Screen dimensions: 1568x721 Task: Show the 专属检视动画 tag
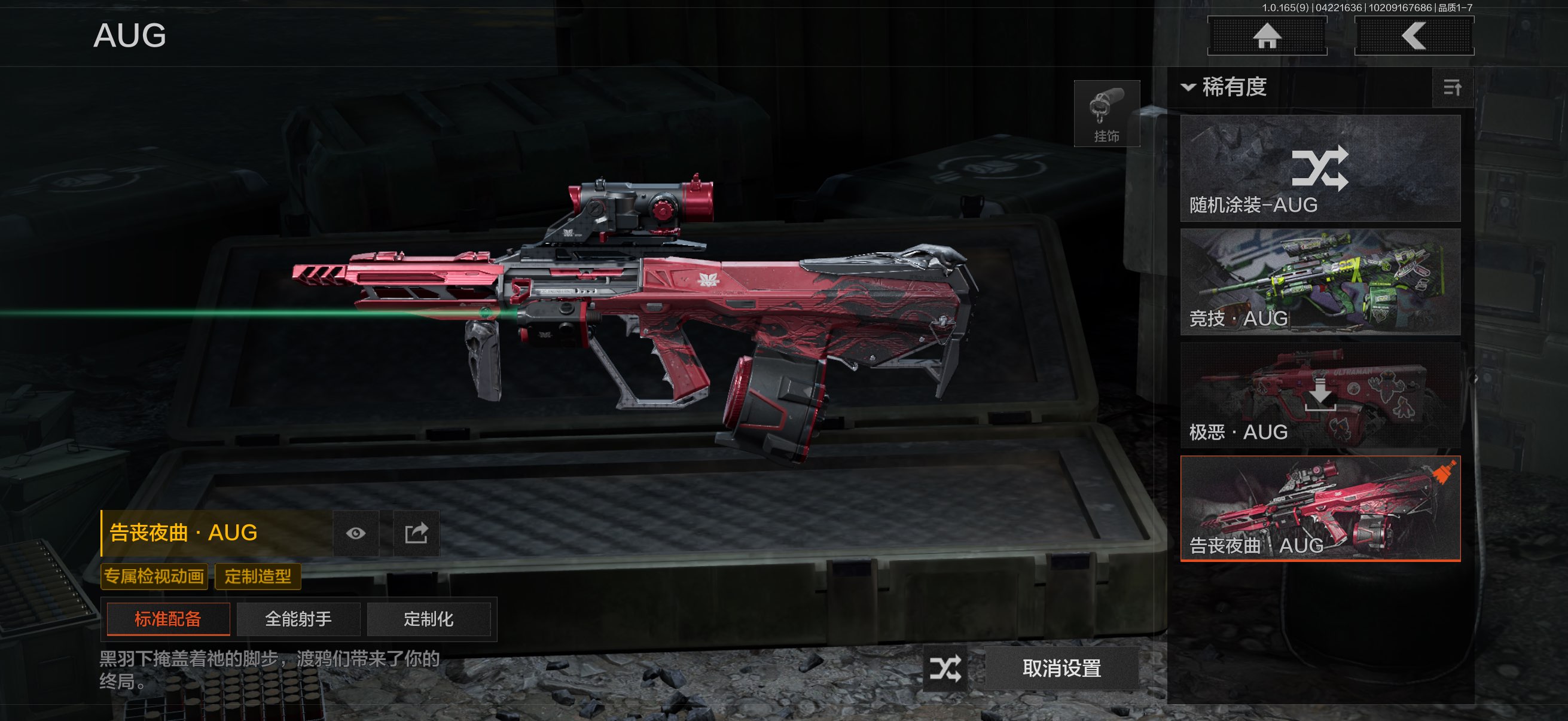tap(154, 576)
